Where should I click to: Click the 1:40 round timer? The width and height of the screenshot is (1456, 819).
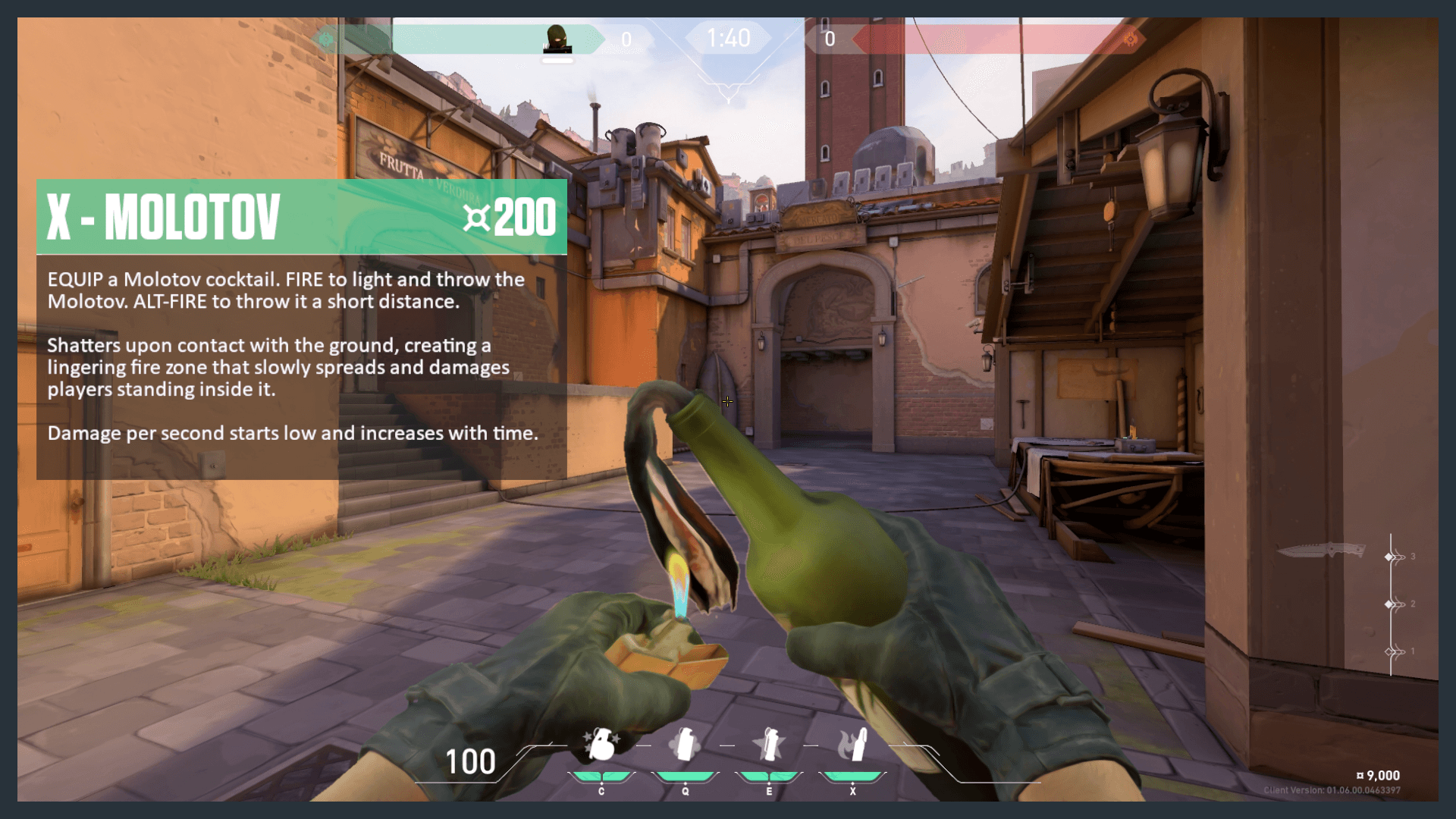tap(726, 36)
